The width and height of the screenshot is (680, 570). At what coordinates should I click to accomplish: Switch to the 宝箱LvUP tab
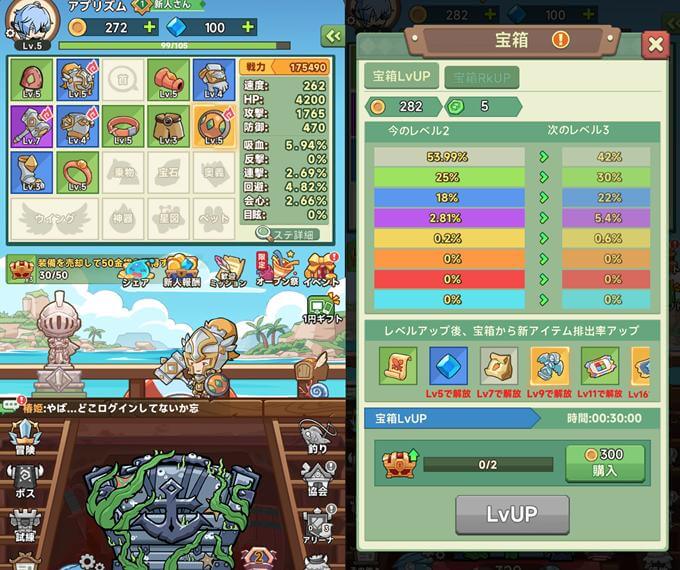point(401,77)
